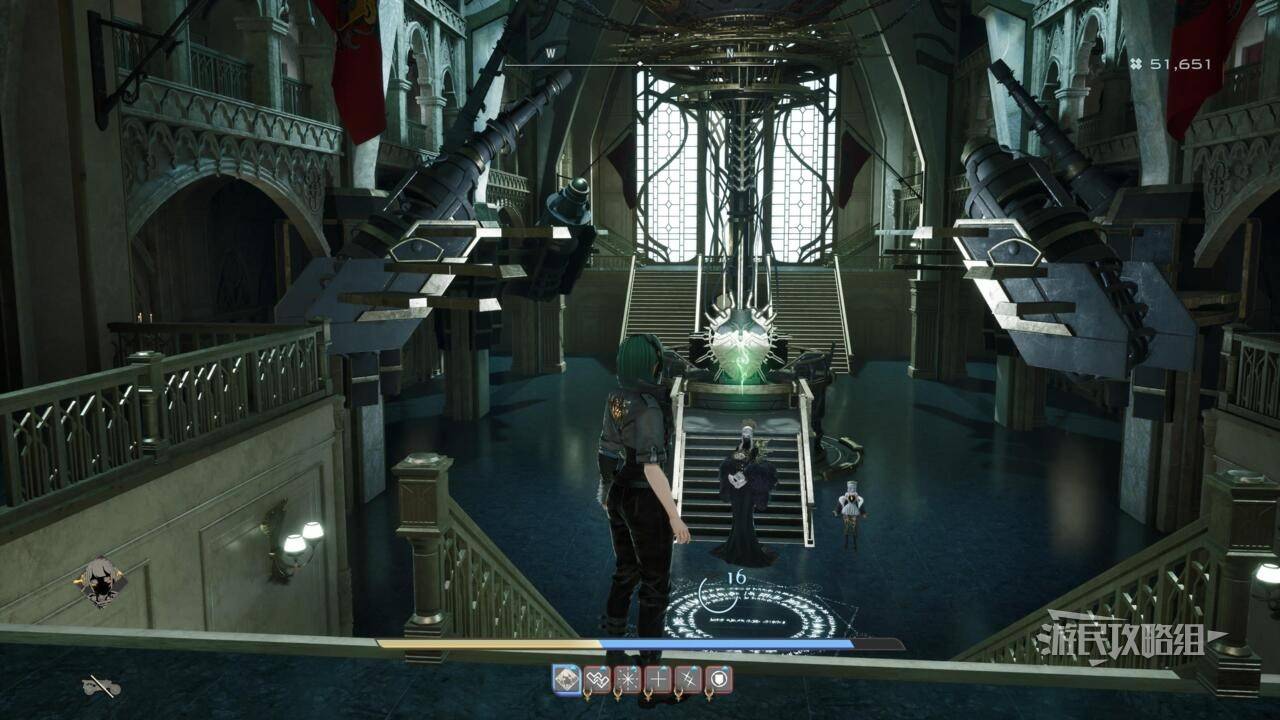Trigger the plain cross skill icon
This screenshot has width=1280, height=720.
click(x=658, y=680)
